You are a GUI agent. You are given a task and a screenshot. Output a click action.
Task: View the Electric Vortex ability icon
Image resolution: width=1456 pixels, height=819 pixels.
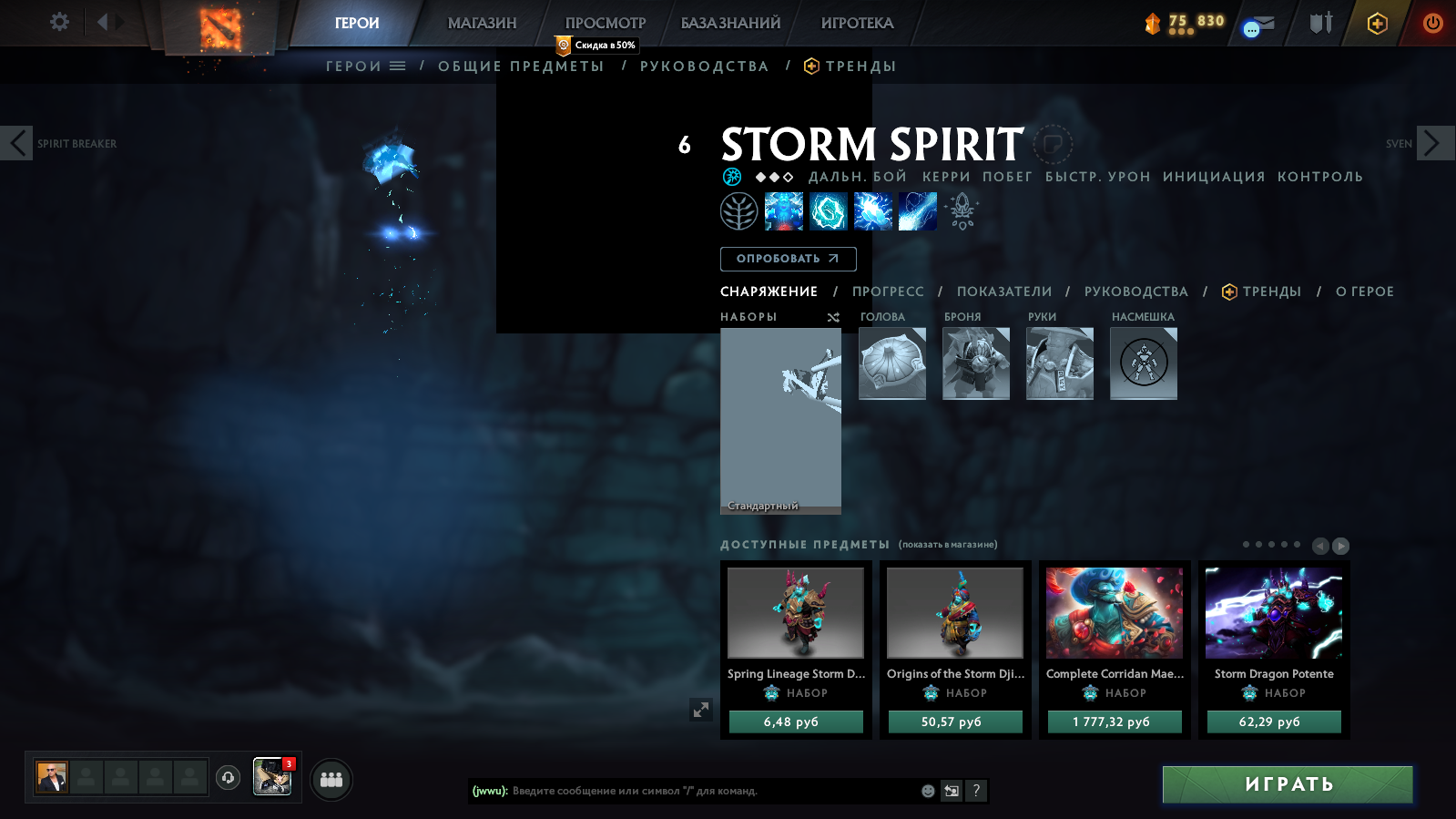[x=829, y=210]
